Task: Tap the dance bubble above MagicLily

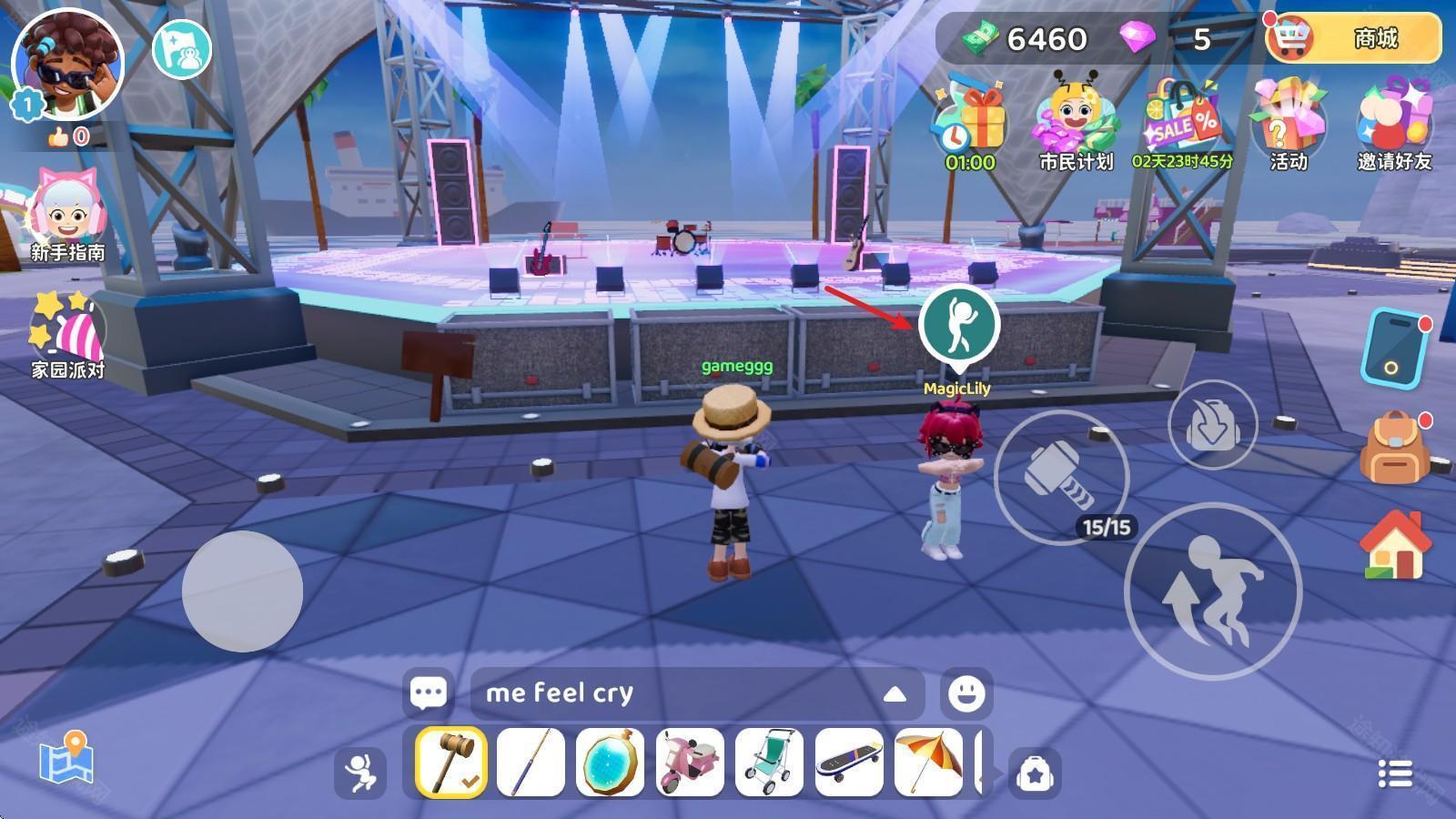Action: (958, 324)
